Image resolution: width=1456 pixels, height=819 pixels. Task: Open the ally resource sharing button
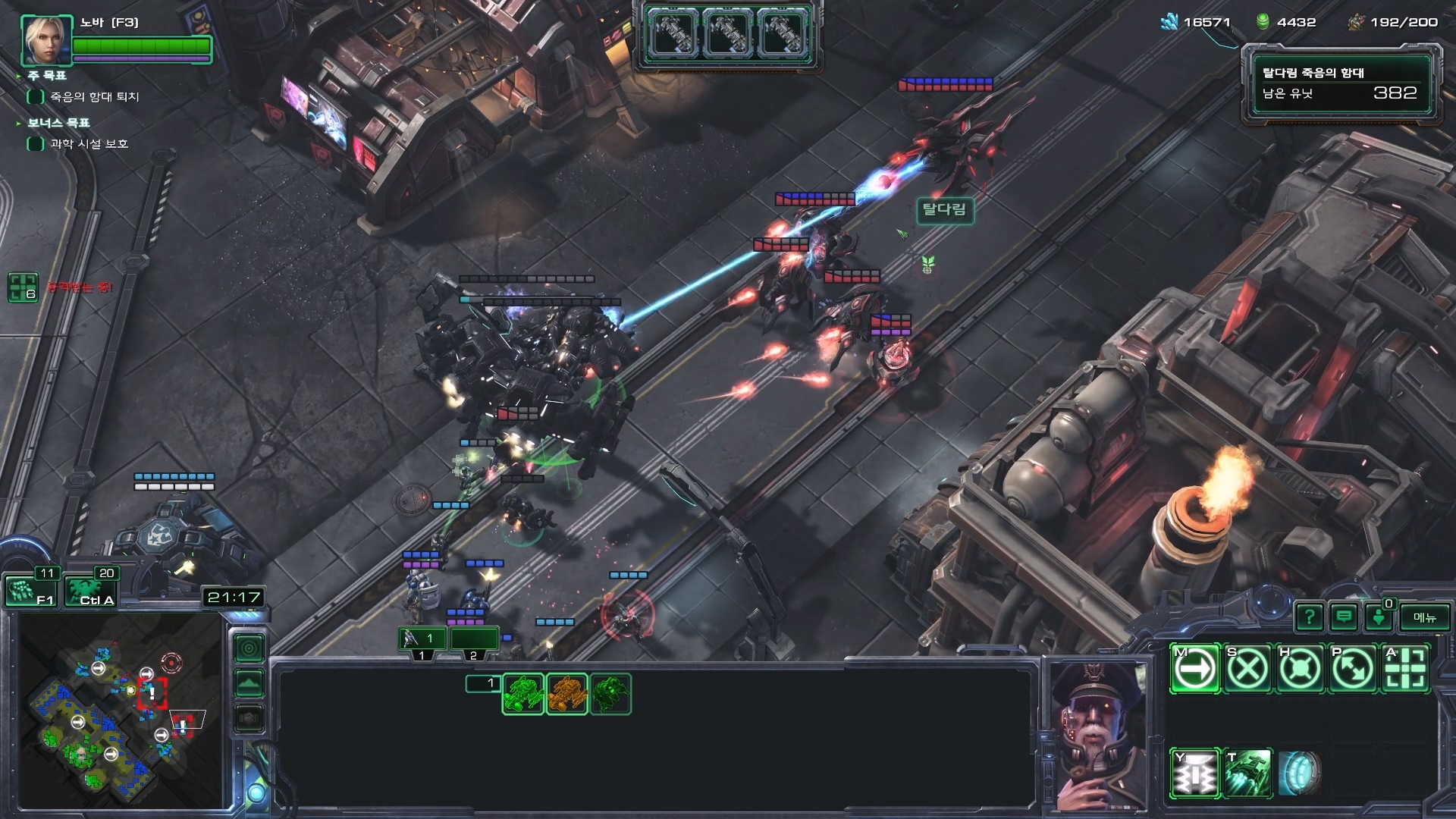1379,617
